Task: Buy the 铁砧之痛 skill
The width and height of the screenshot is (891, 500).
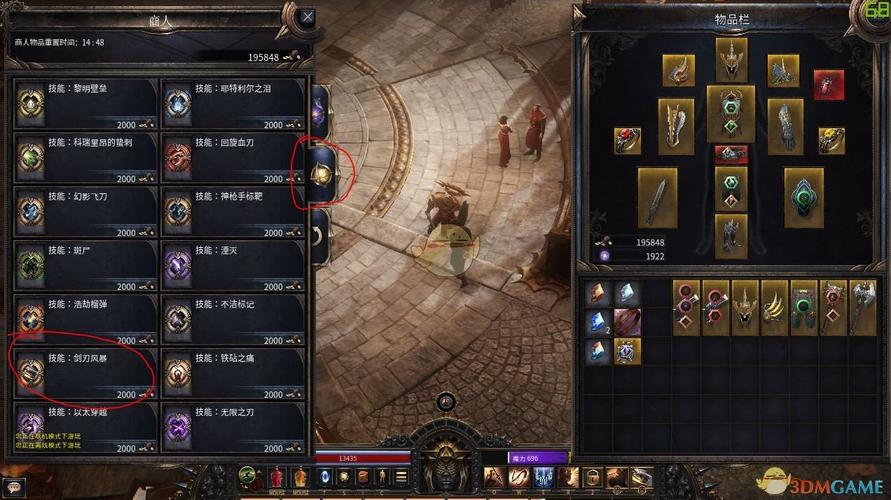Action: (232, 372)
